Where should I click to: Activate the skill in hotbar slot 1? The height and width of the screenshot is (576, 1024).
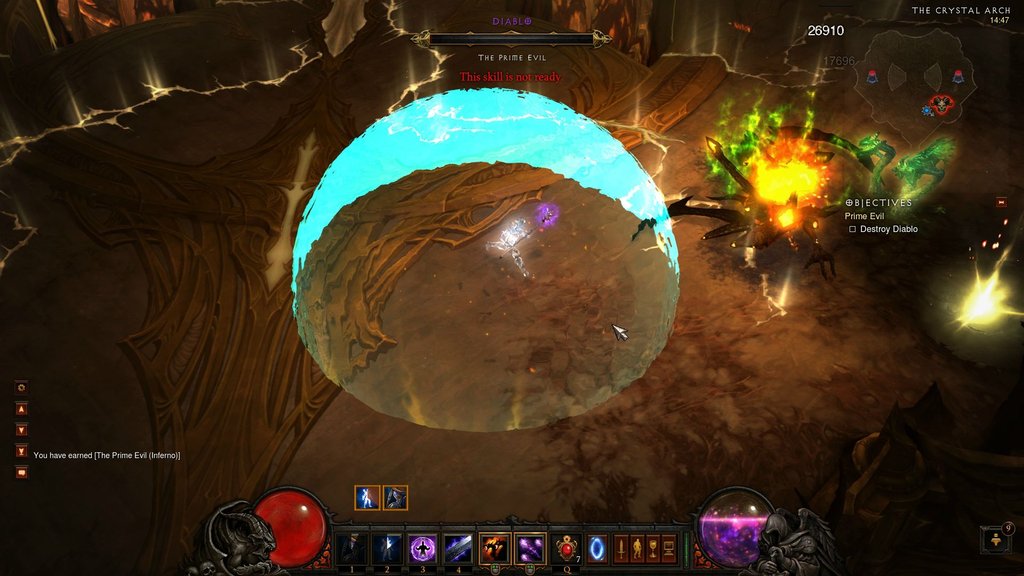351,548
